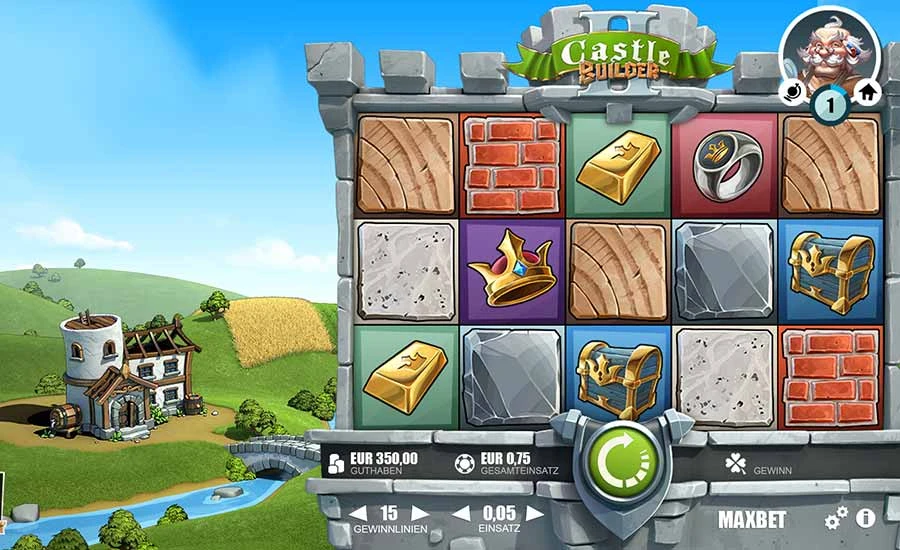Increase the Gewinnlinien count
Image resolution: width=900 pixels, height=550 pixels.
(x=420, y=513)
